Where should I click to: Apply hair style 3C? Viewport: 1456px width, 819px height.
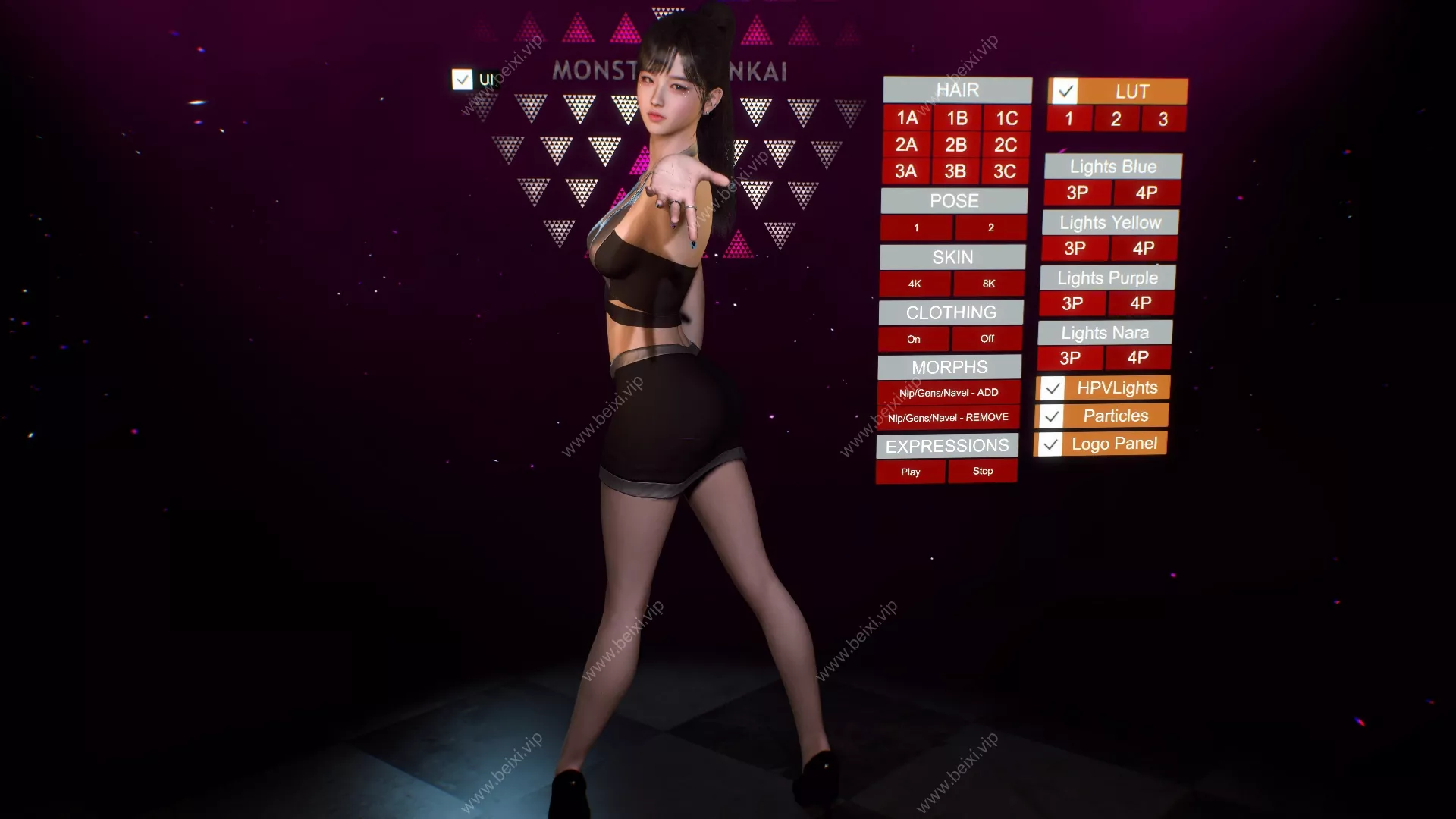pos(1005,171)
